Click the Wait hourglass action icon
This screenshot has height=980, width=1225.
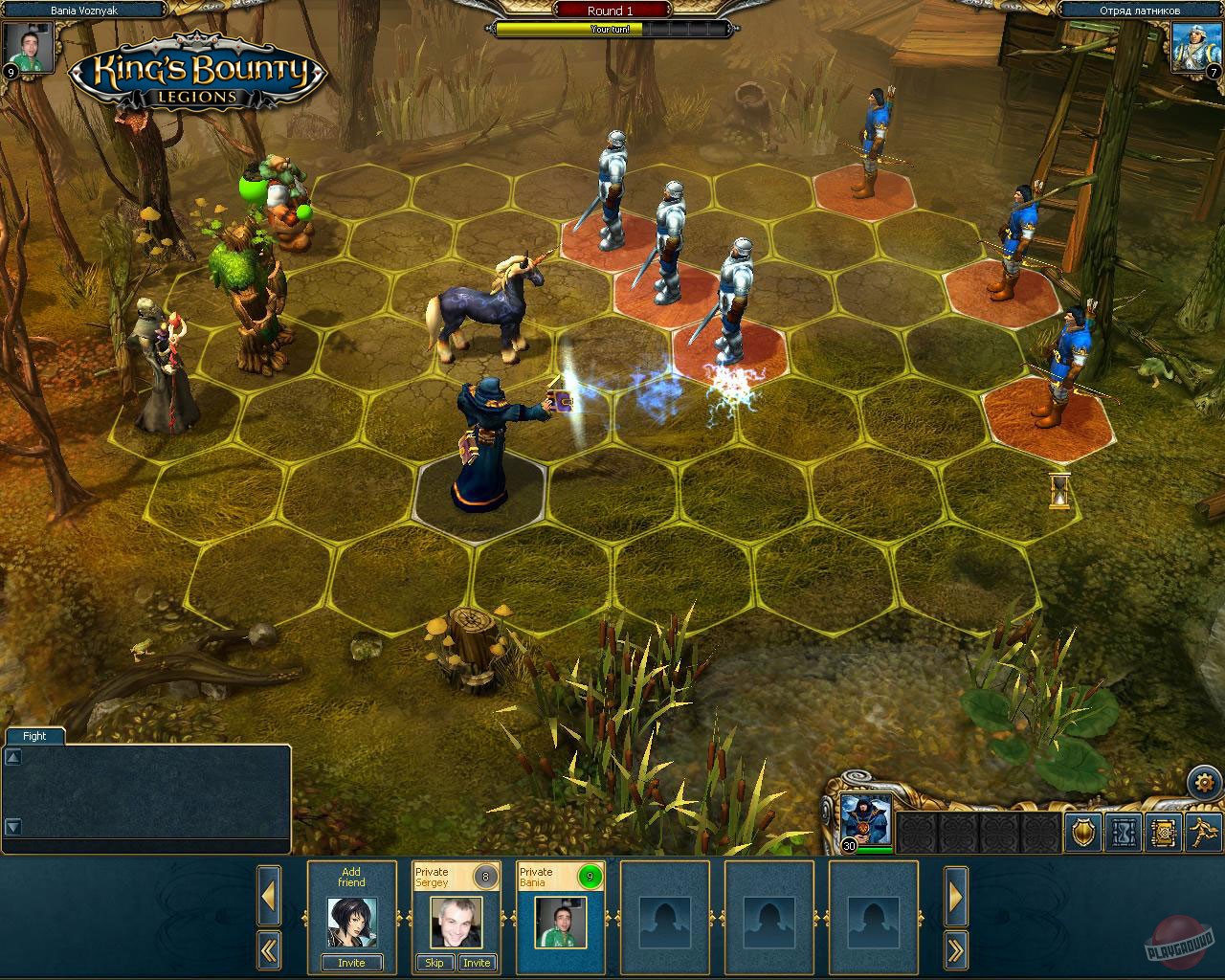tap(1122, 831)
